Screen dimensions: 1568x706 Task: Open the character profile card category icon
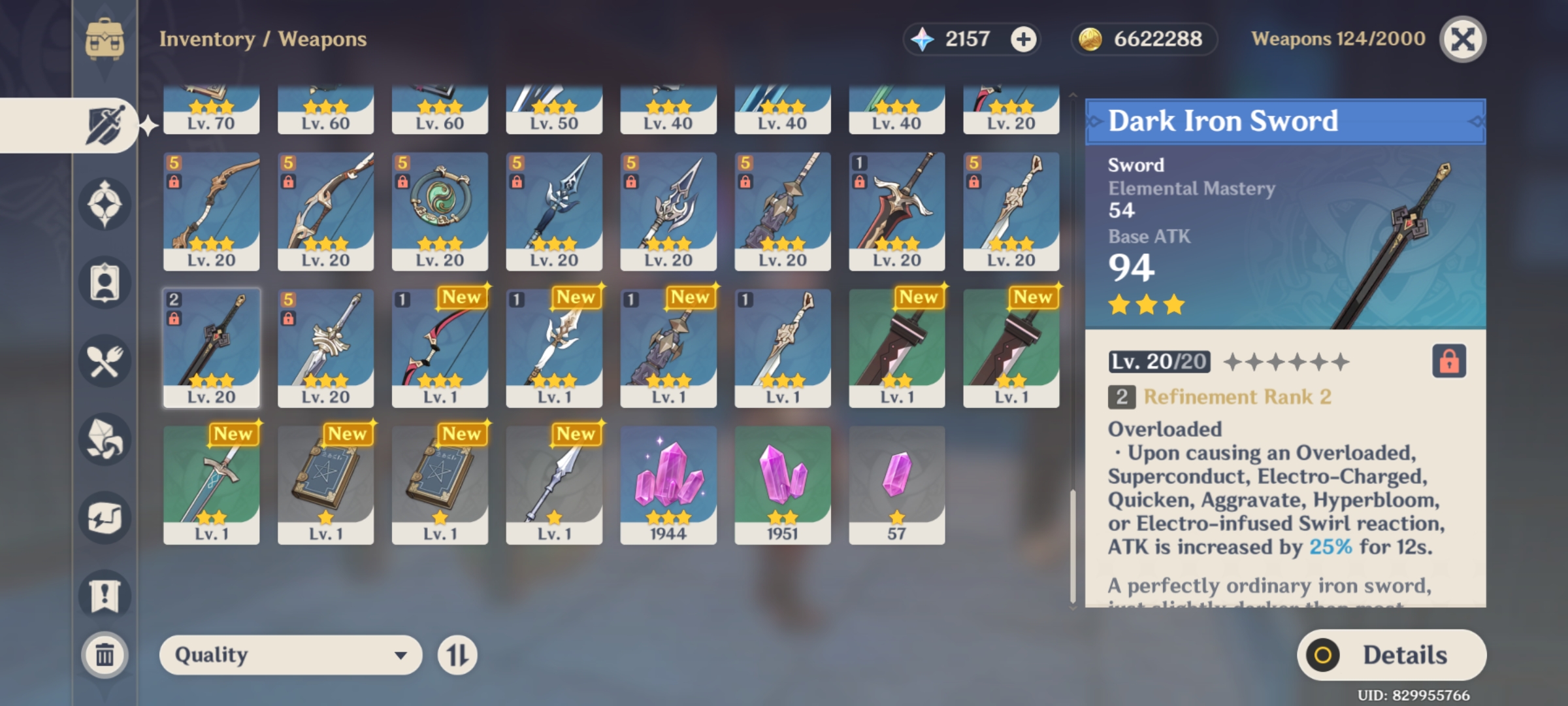106,281
